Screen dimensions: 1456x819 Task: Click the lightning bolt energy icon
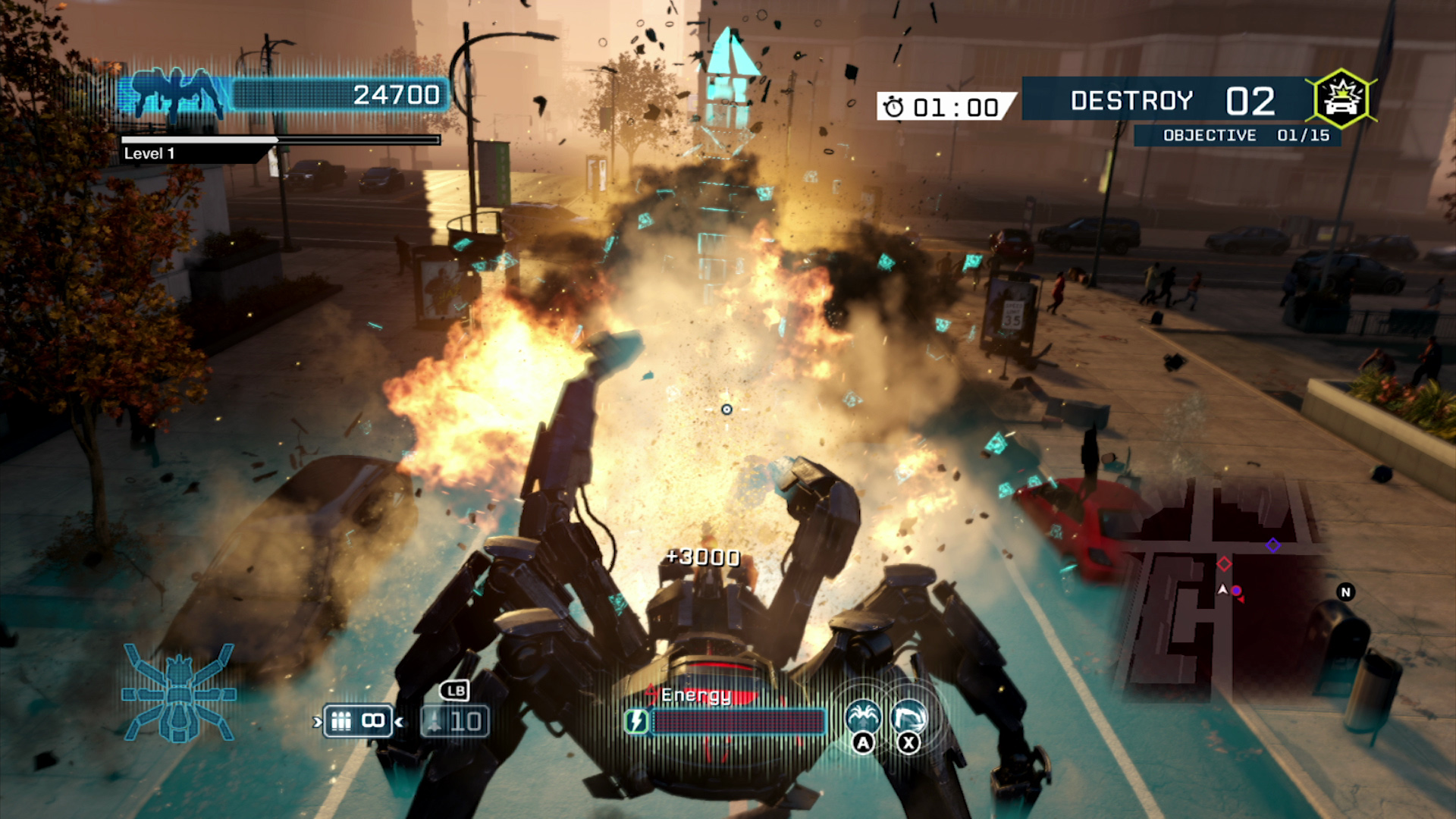pyautogui.click(x=637, y=721)
